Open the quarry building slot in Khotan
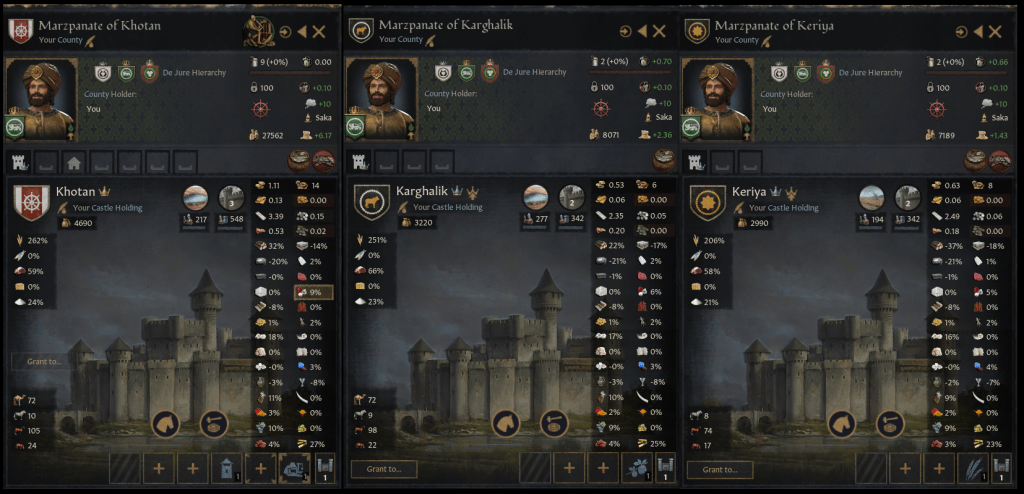1024x494 pixels. click(x=296, y=467)
